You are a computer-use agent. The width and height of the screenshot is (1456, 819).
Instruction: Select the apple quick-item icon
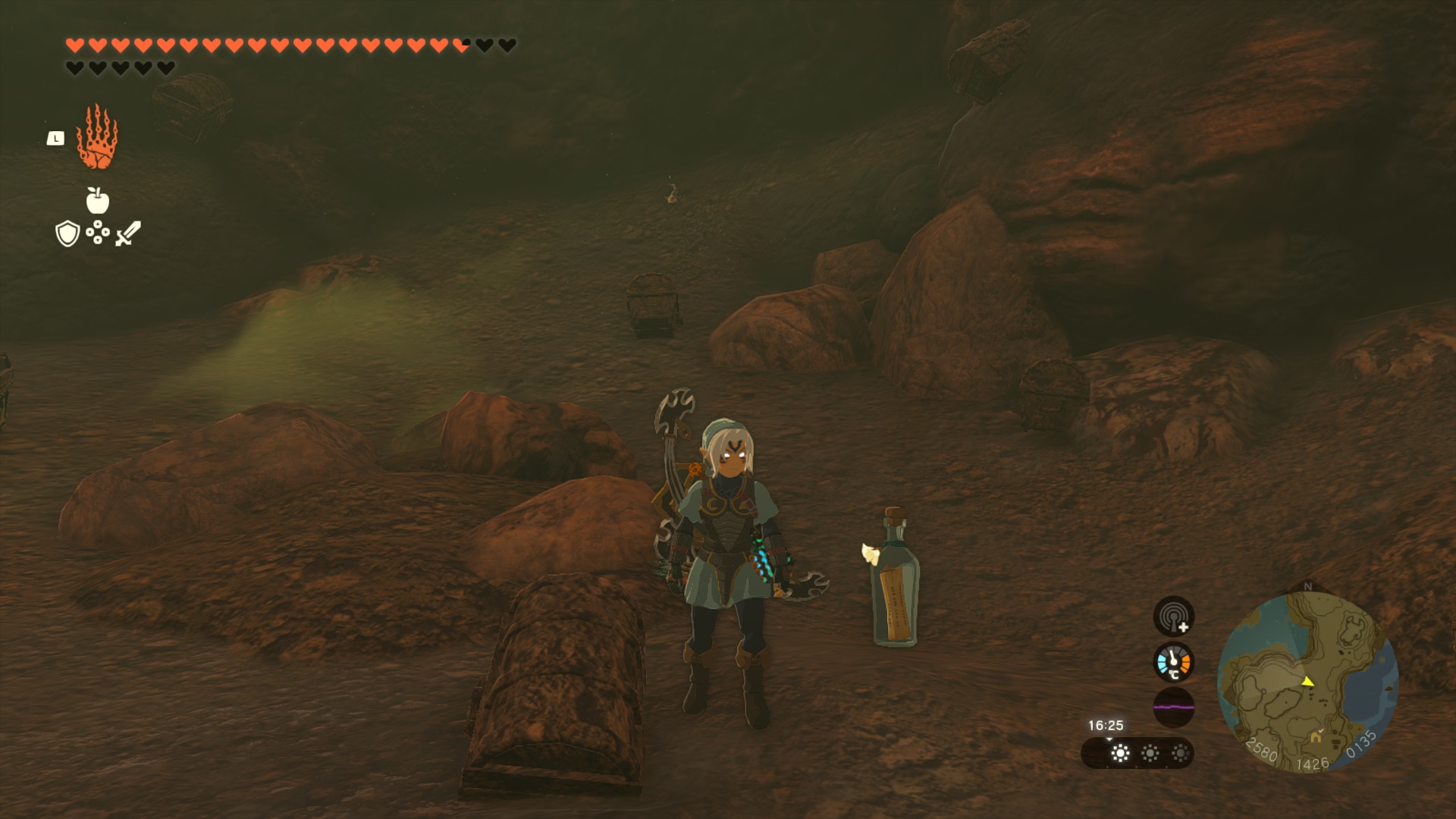97,201
